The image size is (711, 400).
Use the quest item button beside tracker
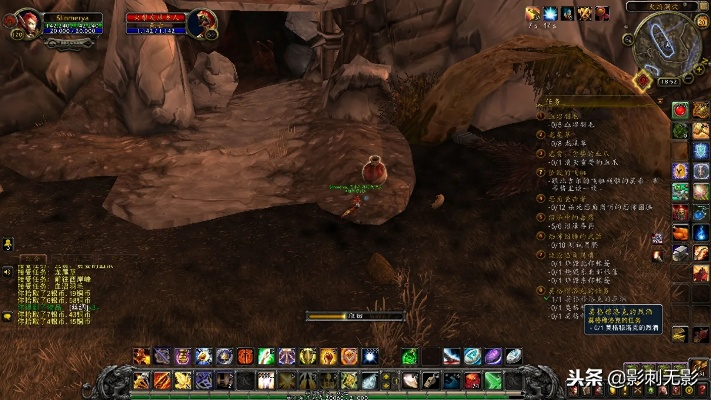[658, 237]
